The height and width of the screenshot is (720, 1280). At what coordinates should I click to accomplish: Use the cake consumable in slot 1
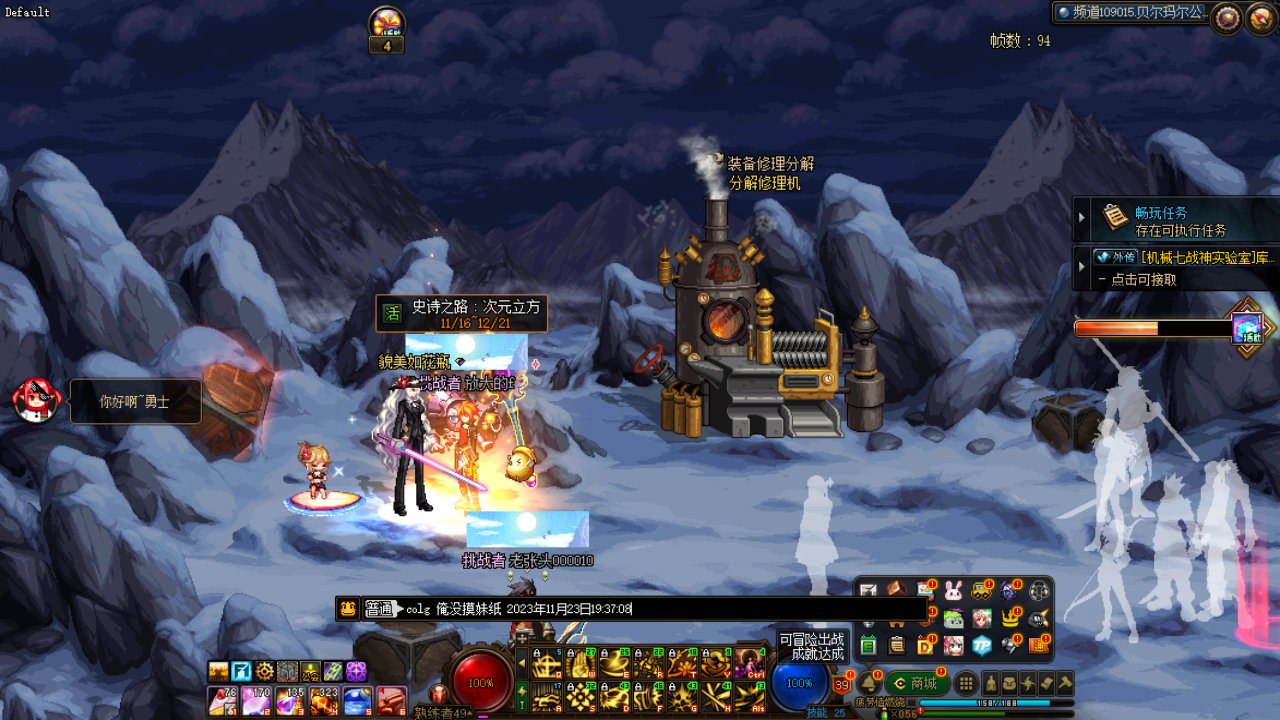tap(221, 700)
